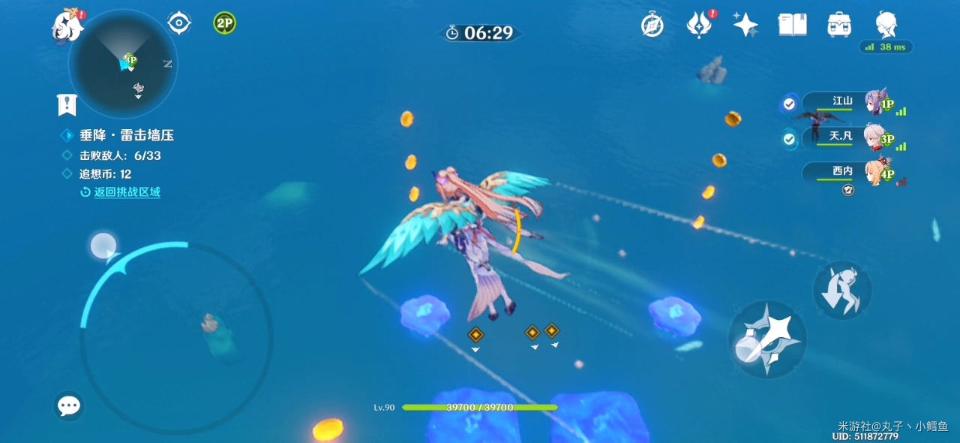Tap the eye icon beside the minimap
Image resolution: width=960 pixels, height=443 pixels.
tap(180, 22)
